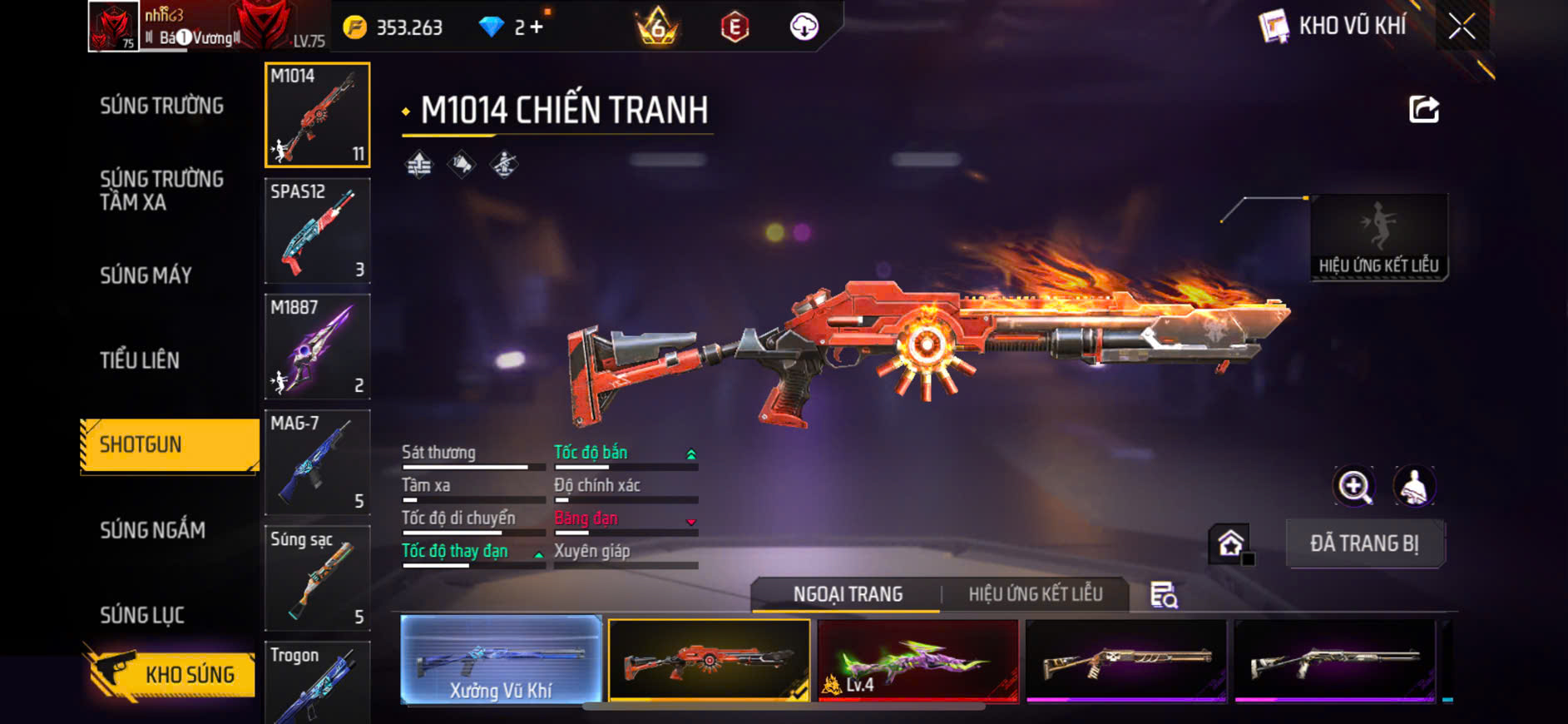
Task: Choose the green Lv.4 skin card
Action: [918, 660]
